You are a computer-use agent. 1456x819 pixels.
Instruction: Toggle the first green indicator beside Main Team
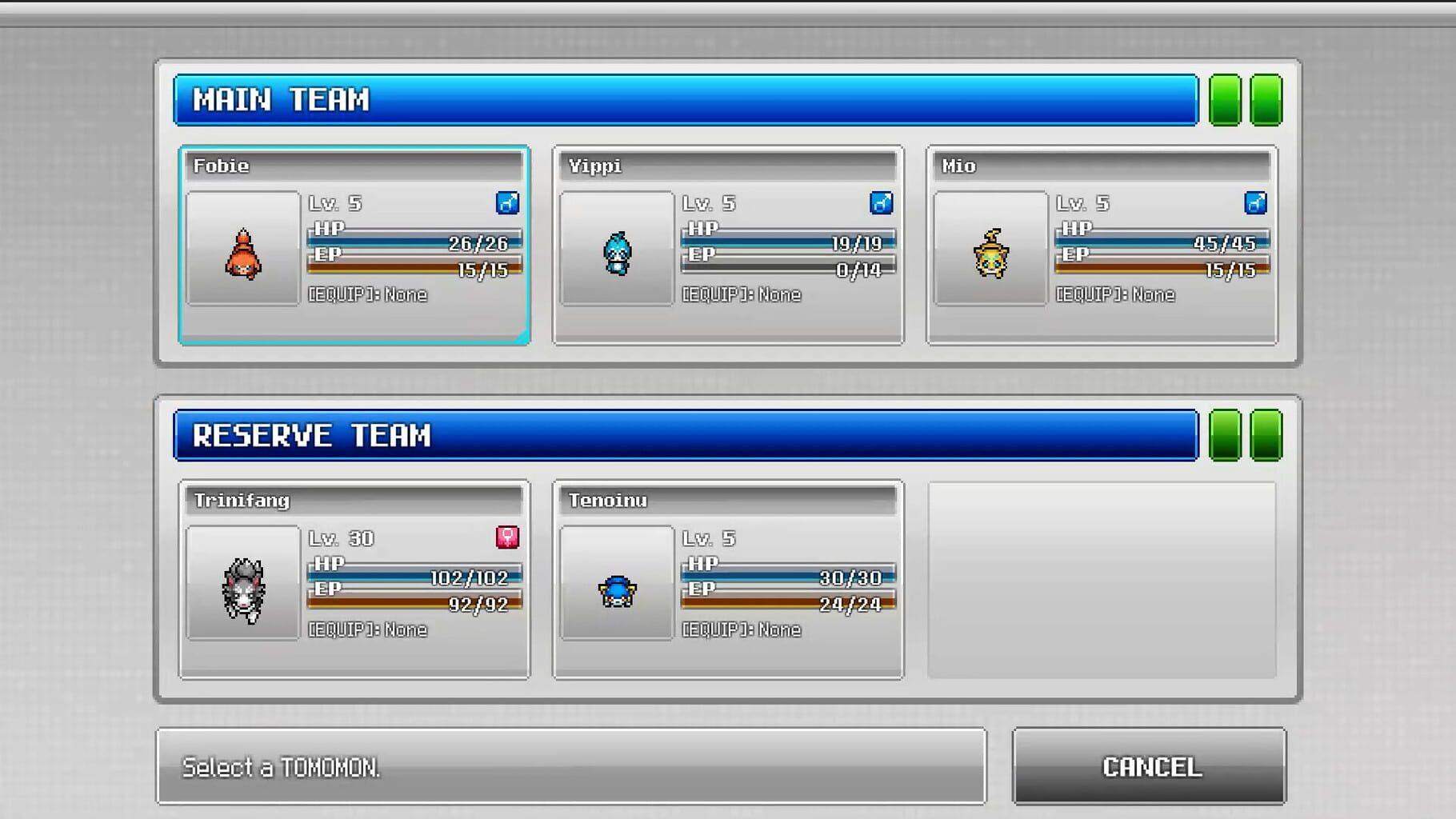(1223, 100)
